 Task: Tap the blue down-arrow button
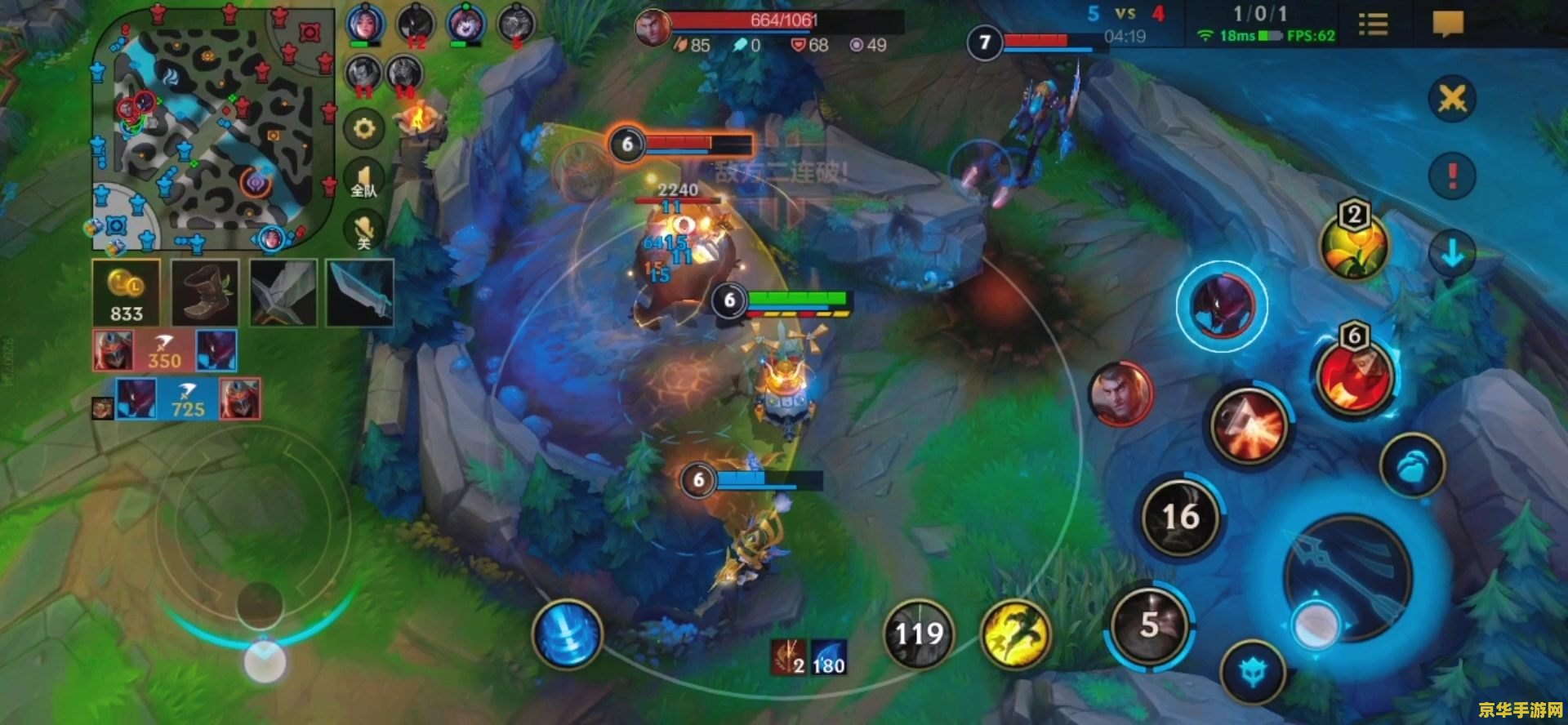click(x=1452, y=254)
